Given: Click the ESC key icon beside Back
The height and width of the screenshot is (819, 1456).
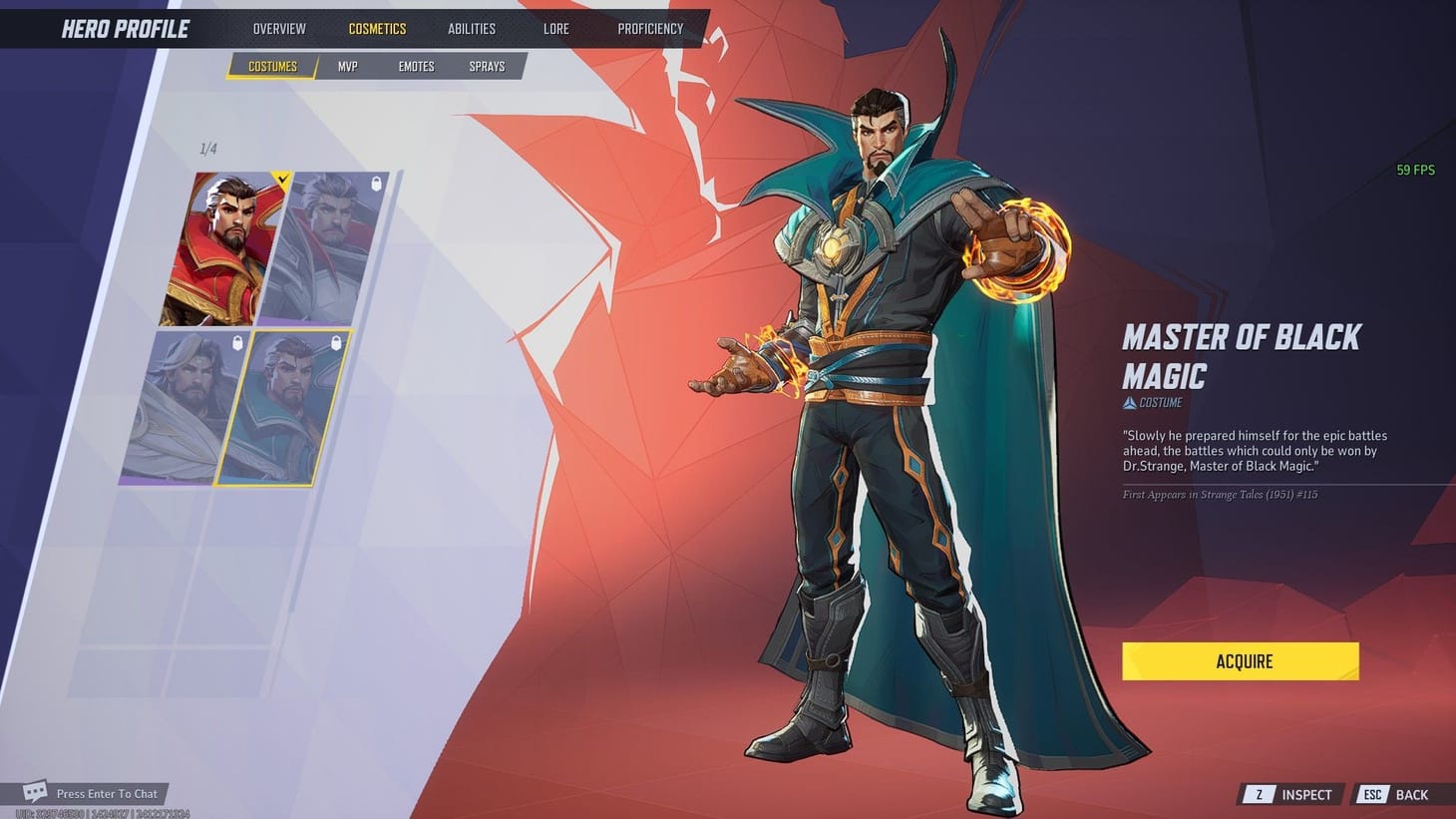Looking at the screenshot, I should (1373, 794).
